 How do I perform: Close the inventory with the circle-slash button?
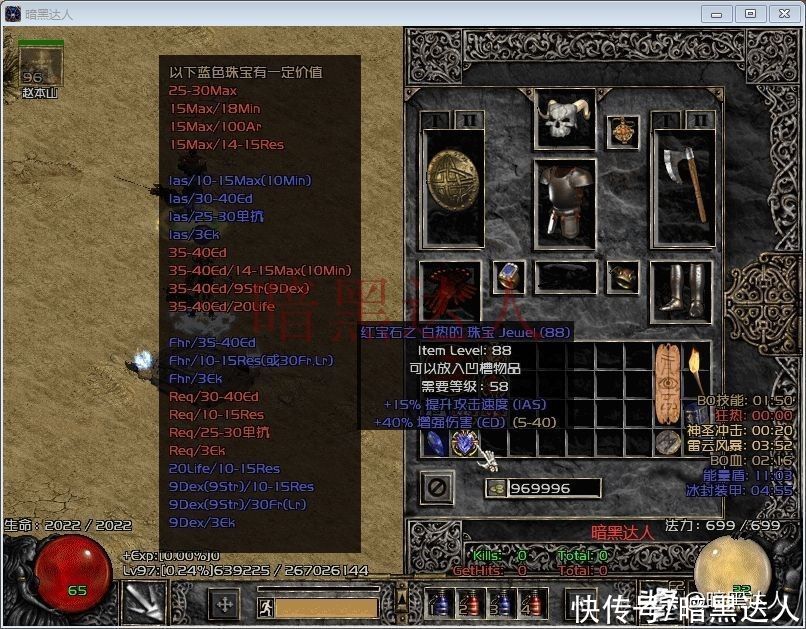(x=437, y=489)
